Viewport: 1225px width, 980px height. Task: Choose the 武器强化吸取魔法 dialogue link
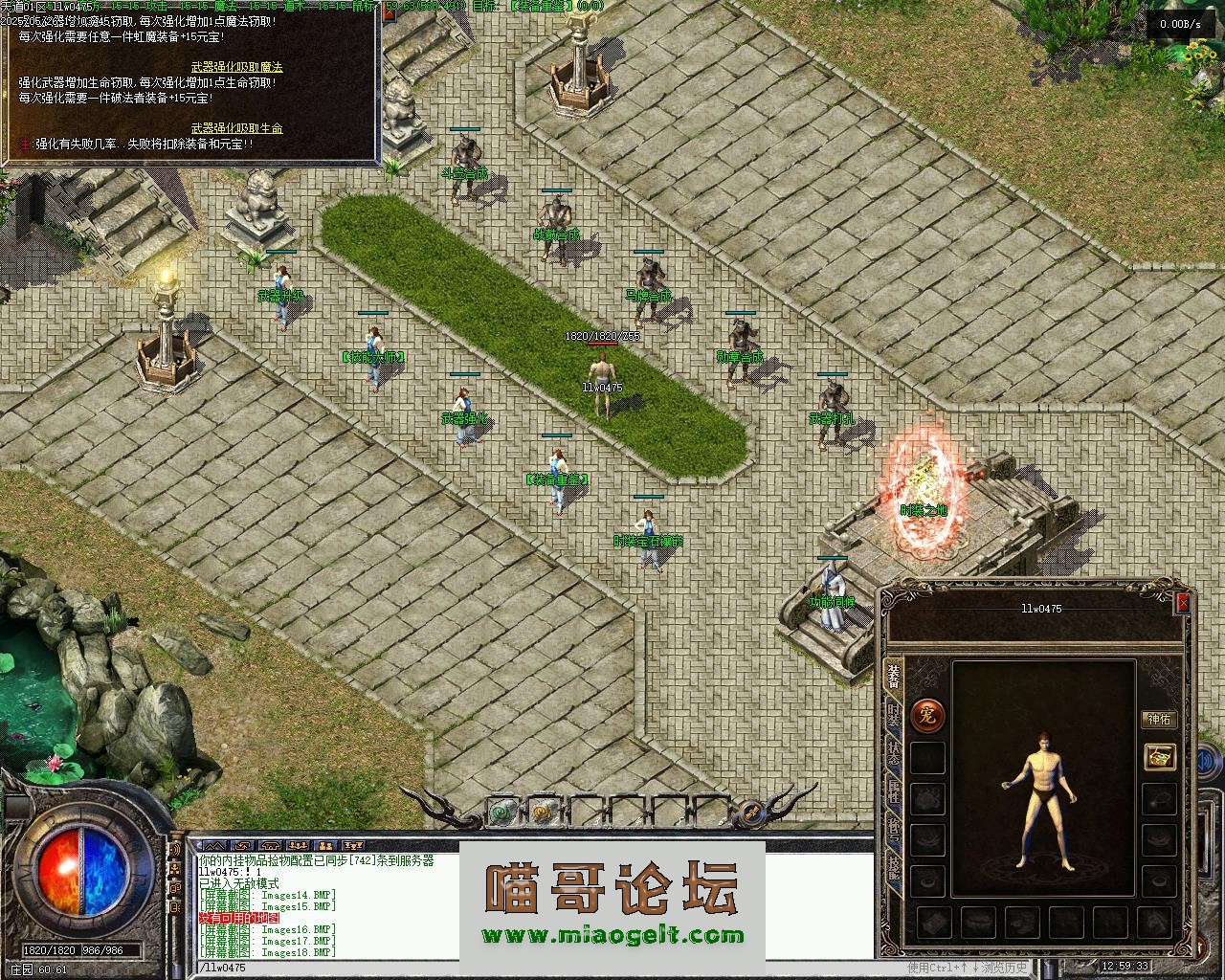tap(236, 67)
